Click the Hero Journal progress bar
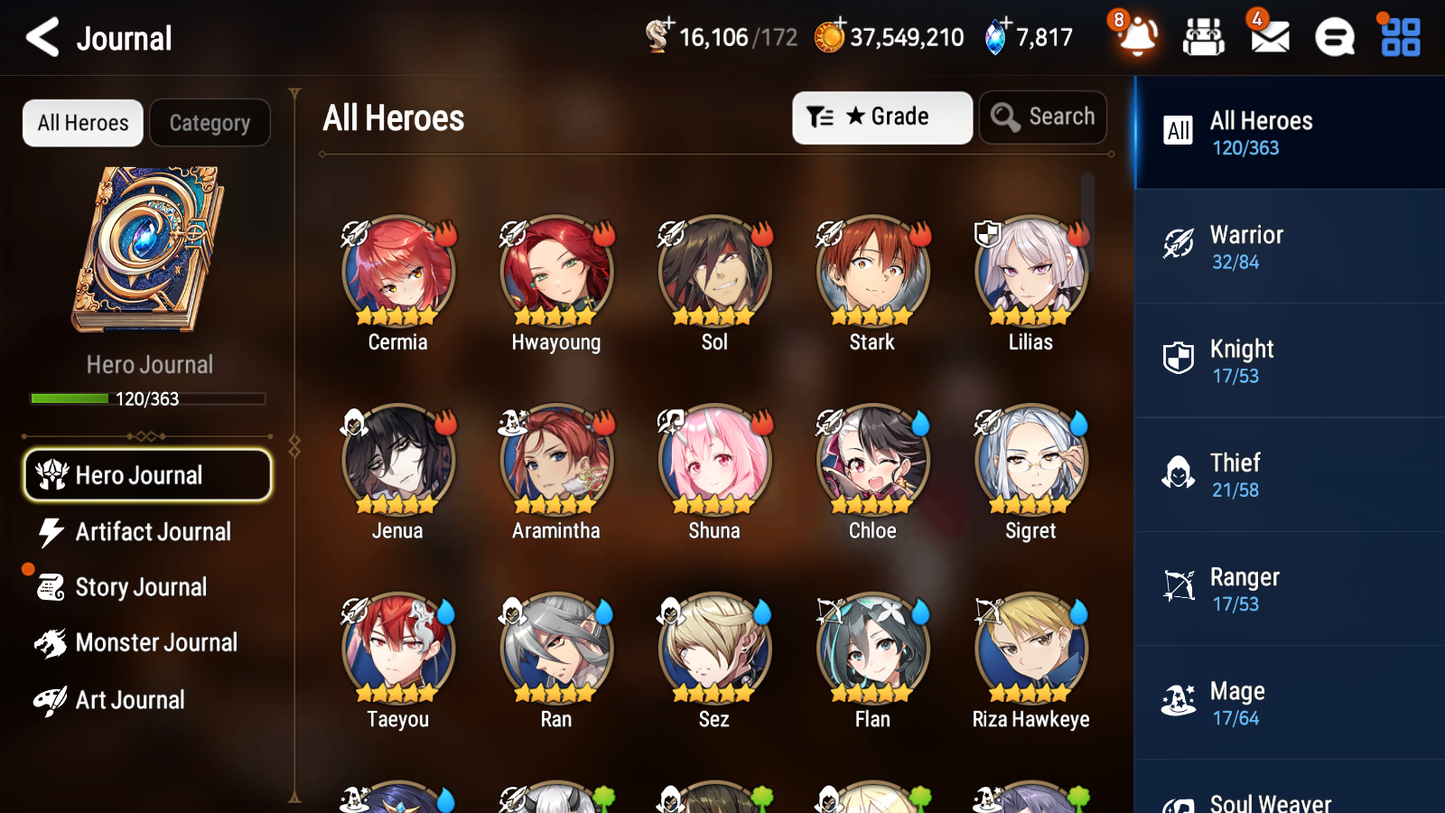The image size is (1445, 813). [148, 398]
